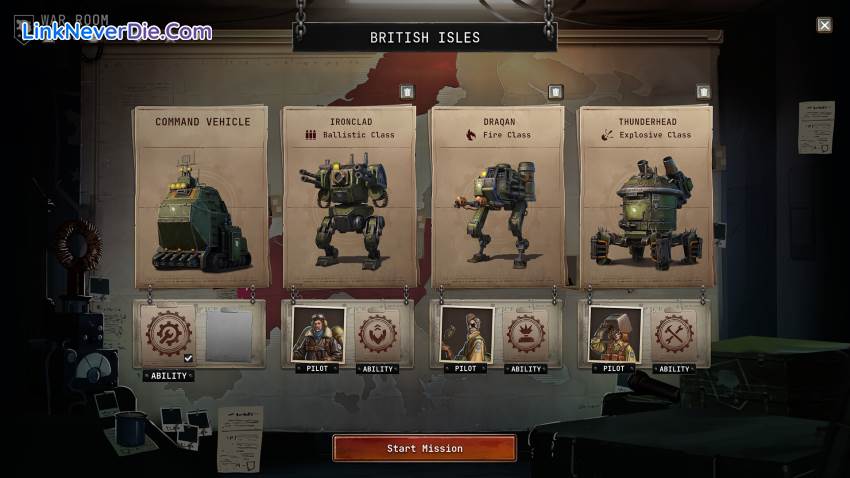Remove Ironclad with its trash icon
850x478 pixels.
[407, 92]
